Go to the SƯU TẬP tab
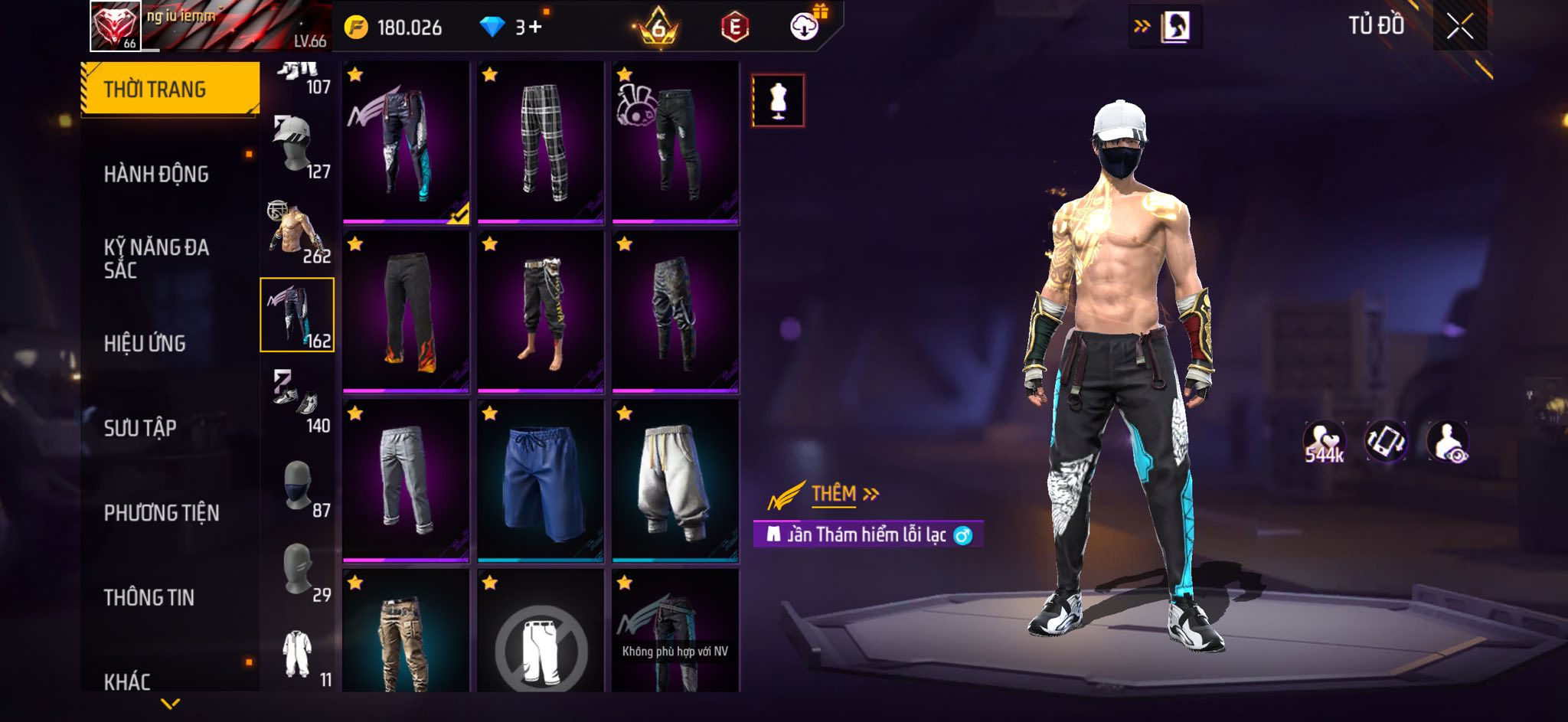The height and width of the screenshot is (722, 1568). [x=140, y=427]
